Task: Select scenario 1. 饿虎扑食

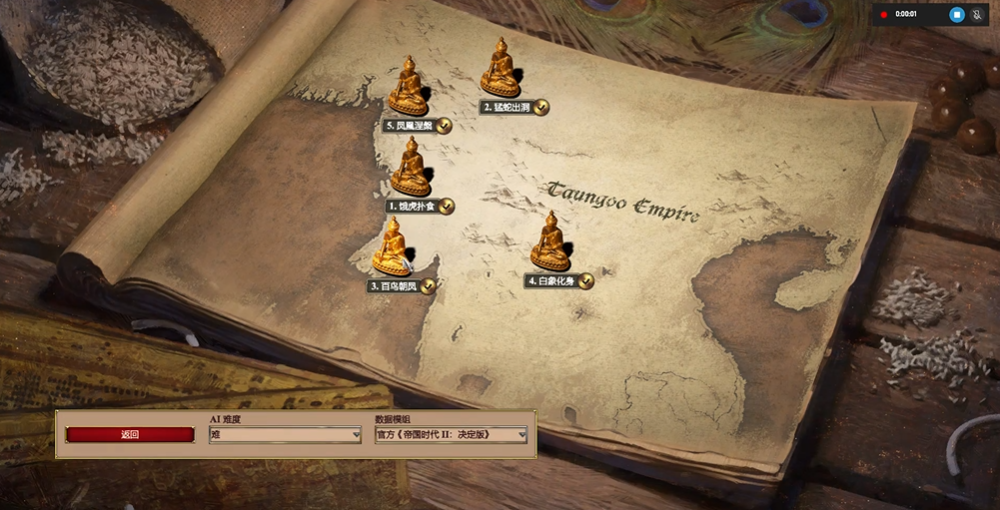Action: pyautogui.click(x=410, y=170)
